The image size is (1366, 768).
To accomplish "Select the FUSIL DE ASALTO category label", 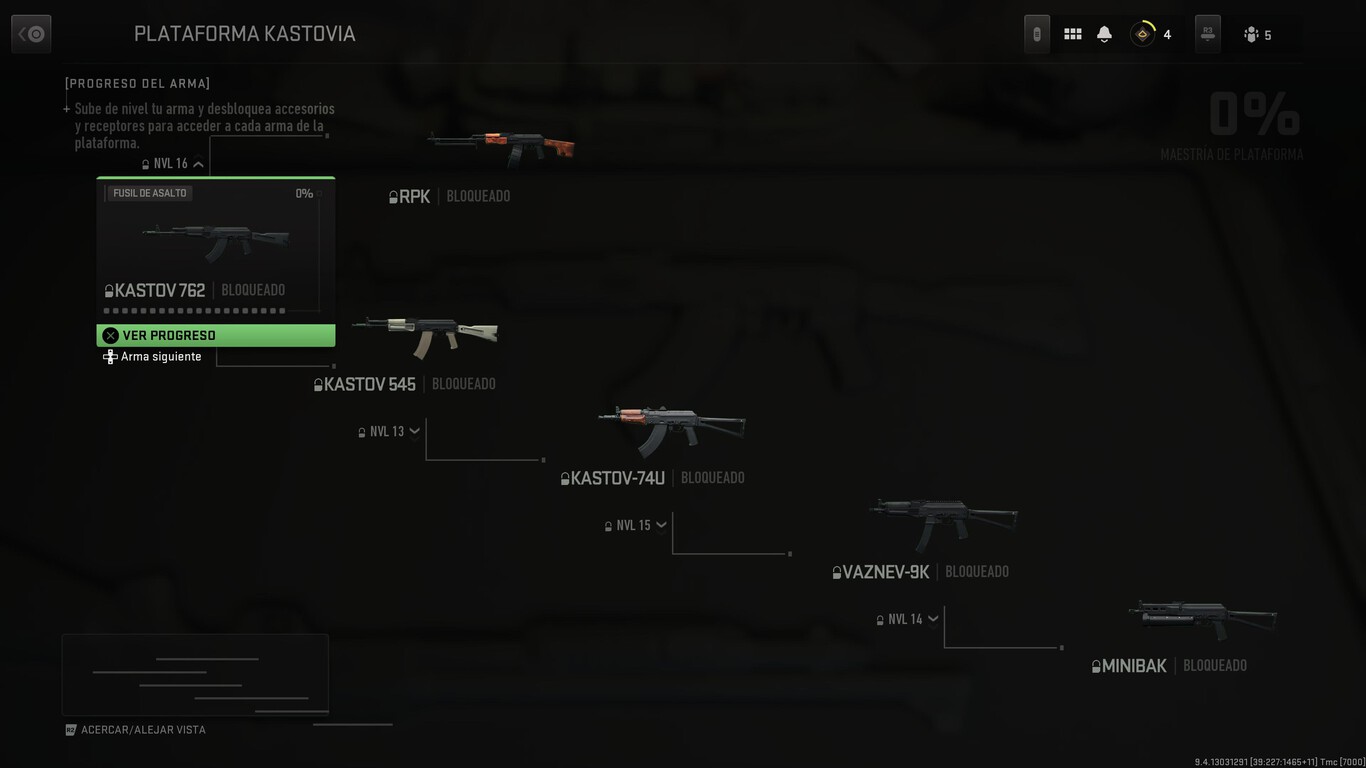I will pos(148,192).
